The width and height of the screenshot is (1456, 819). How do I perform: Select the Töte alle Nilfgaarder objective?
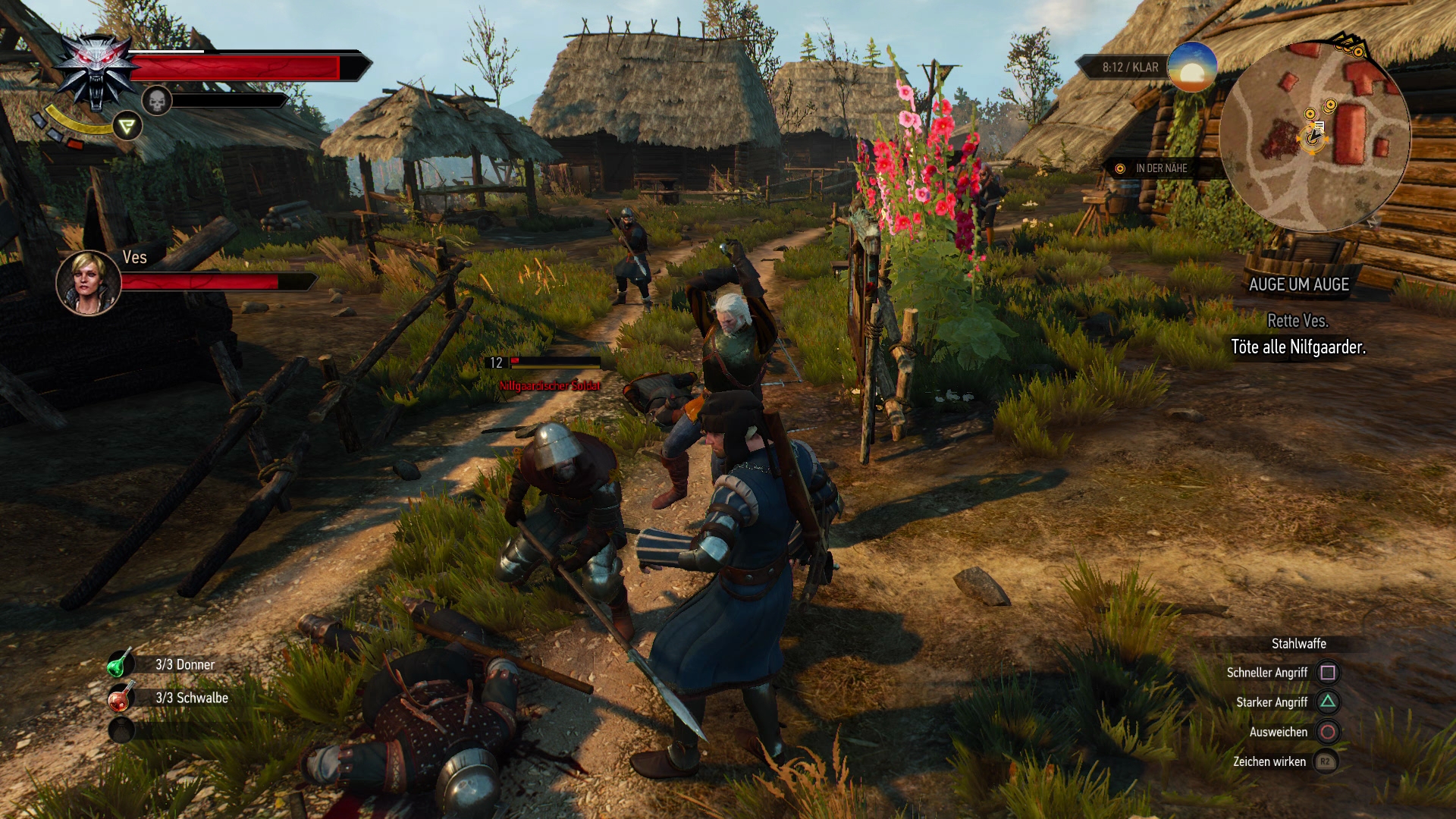(x=1298, y=347)
